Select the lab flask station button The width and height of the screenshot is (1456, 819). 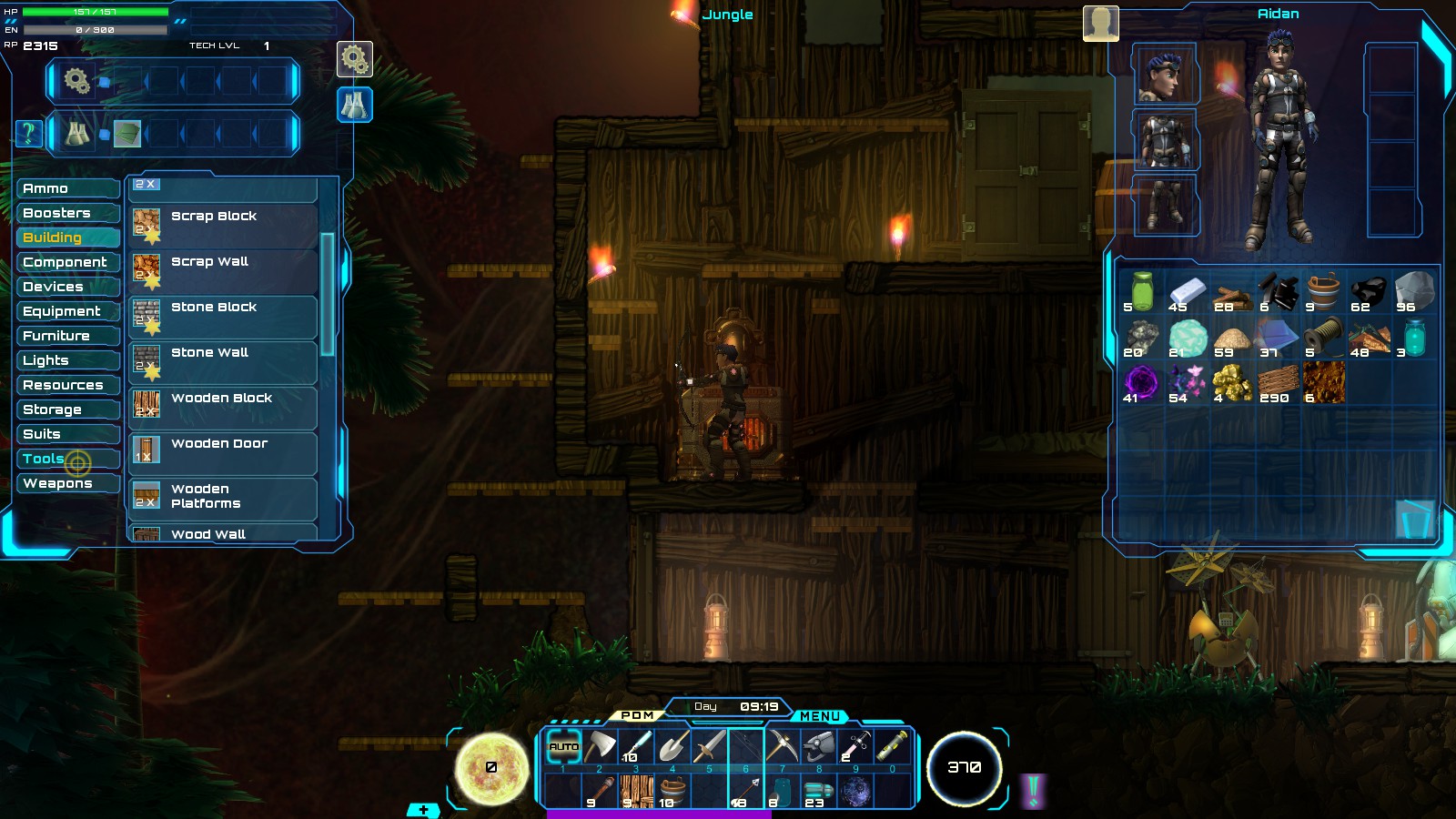pyautogui.click(x=354, y=105)
